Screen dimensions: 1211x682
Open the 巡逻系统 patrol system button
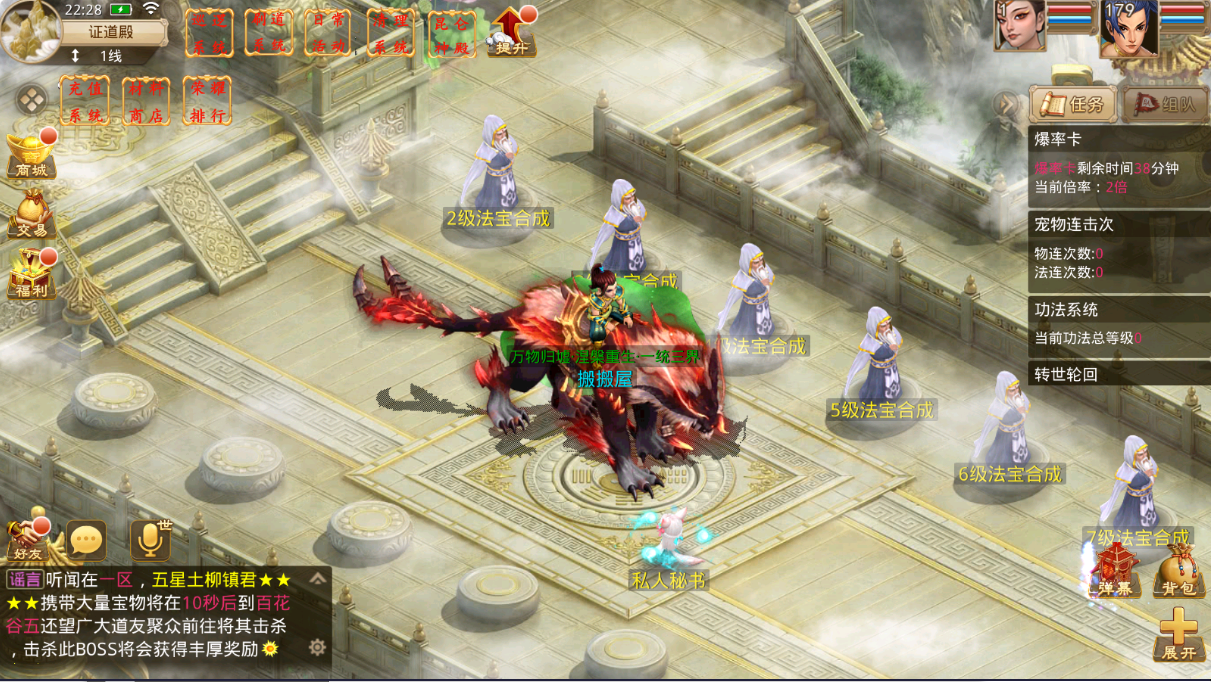210,33
